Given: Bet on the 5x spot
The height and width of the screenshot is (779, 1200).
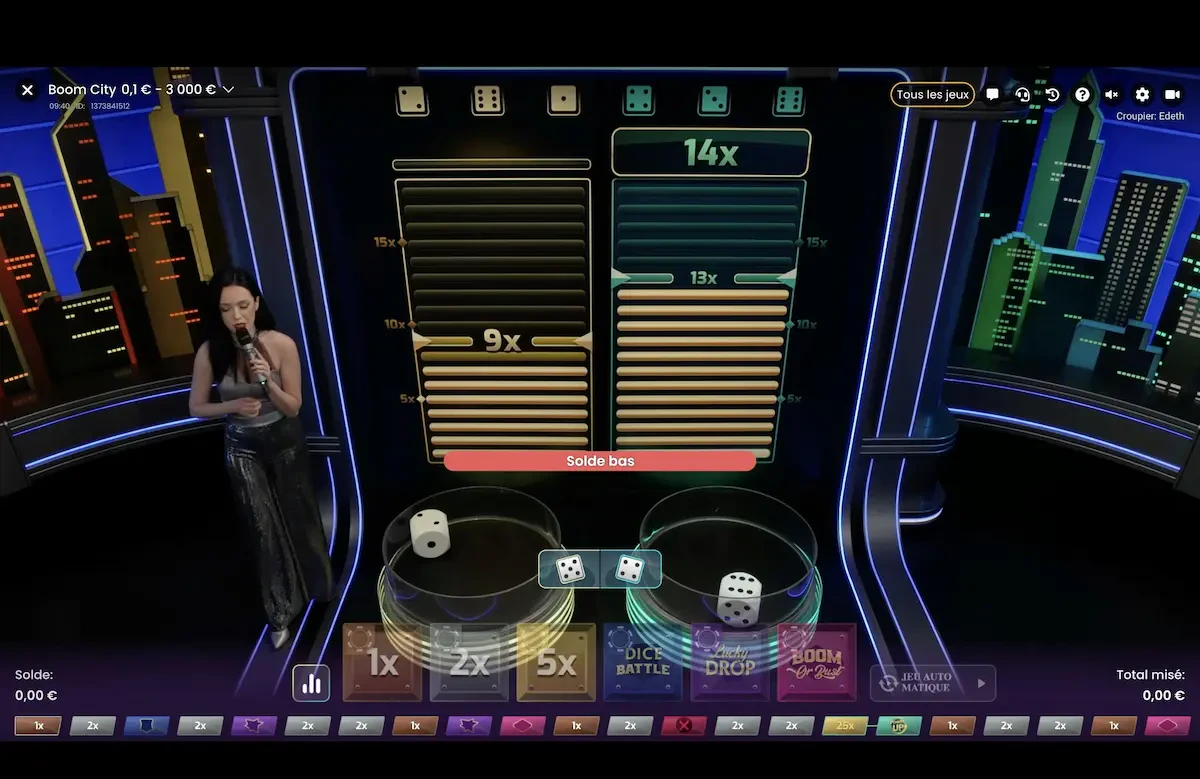Looking at the screenshot, I should 556,662.
